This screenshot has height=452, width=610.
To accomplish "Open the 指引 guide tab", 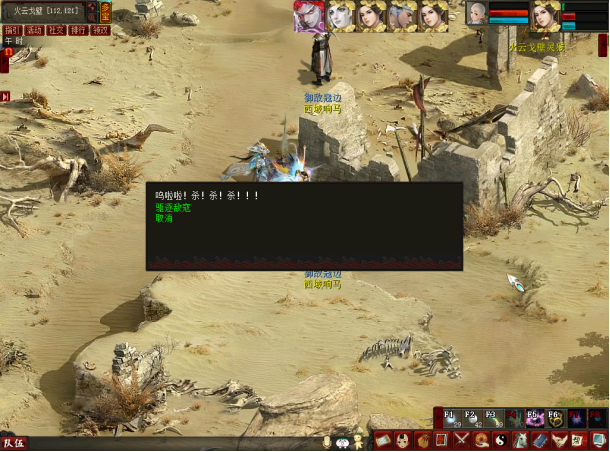I will click(12, 31).
